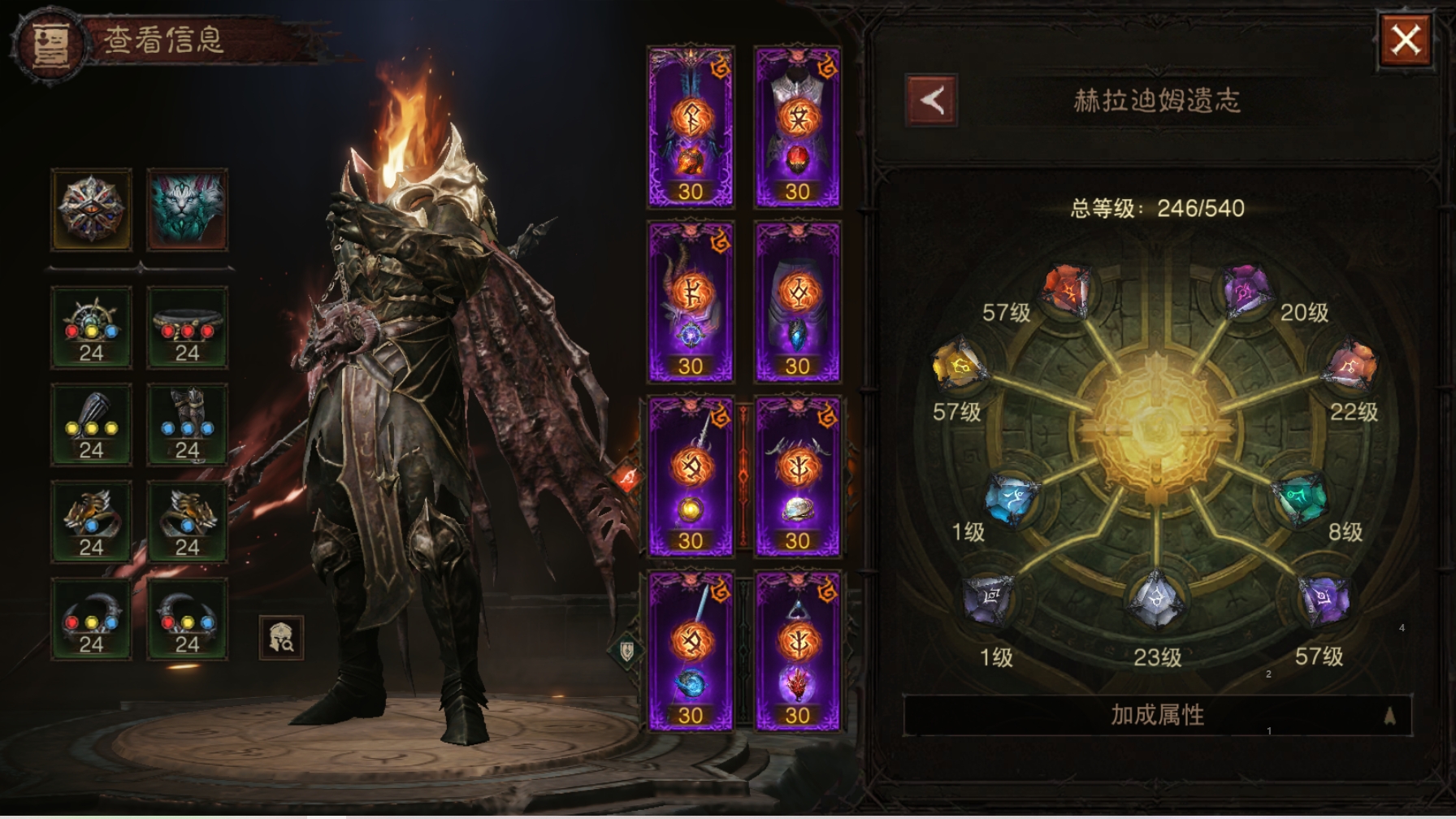Open the chest armor equipment slot
This screenshot has width=1456, height=819.
pos(797,126)
